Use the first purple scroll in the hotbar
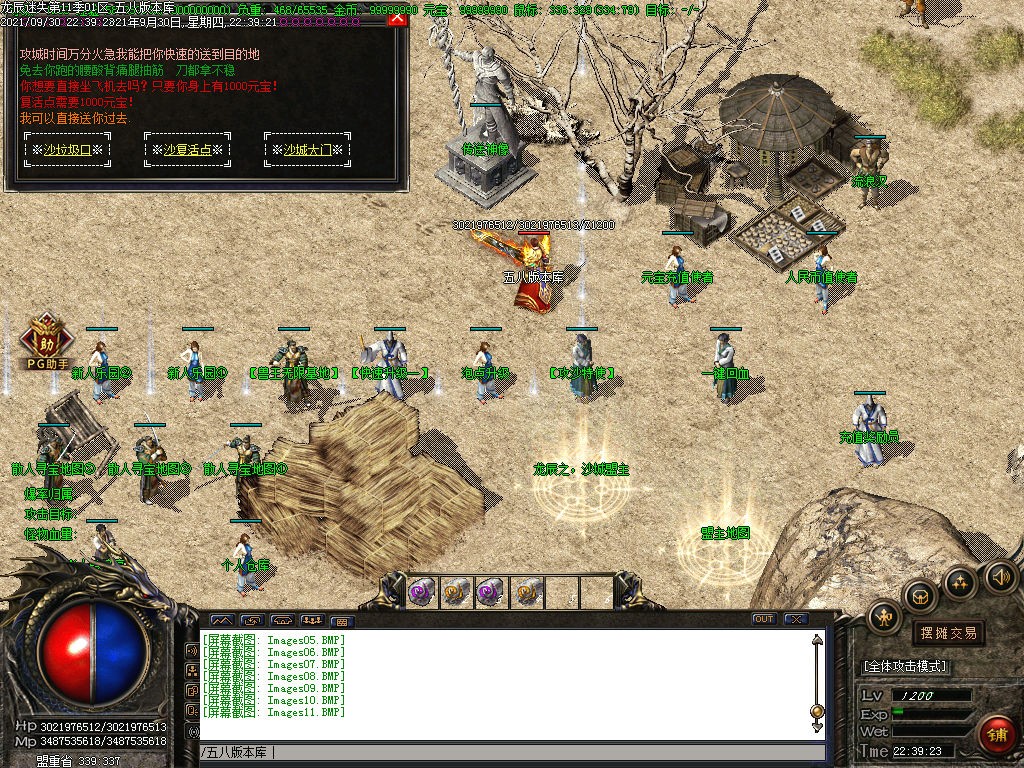Viewport: 1024px width, 768px height. pos(422,593)
